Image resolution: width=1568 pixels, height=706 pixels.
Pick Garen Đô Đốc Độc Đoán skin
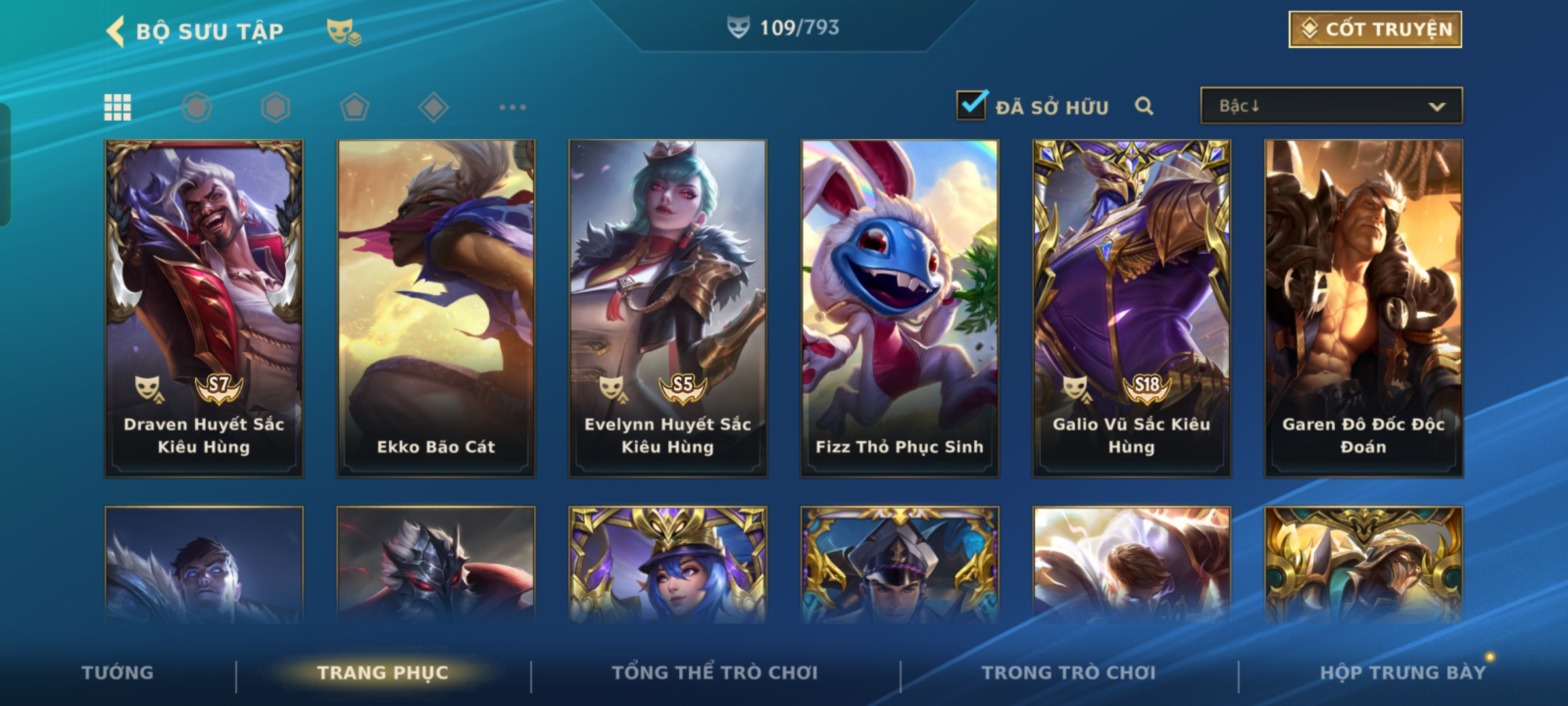(1364, 307)
